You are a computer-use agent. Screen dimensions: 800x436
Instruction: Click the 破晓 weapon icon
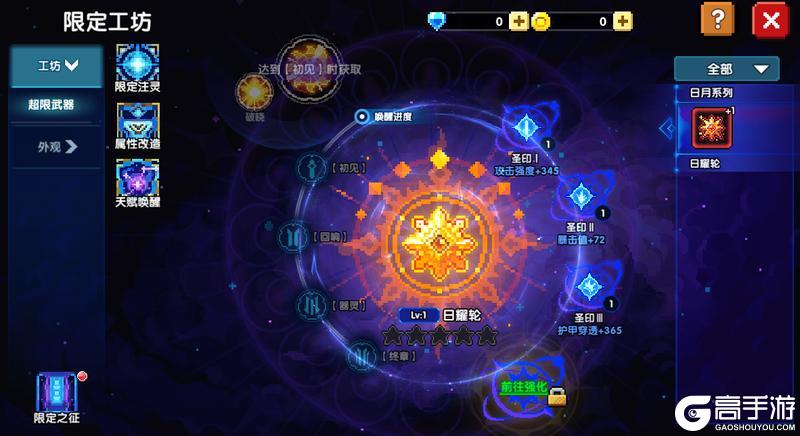coord(253,91)
